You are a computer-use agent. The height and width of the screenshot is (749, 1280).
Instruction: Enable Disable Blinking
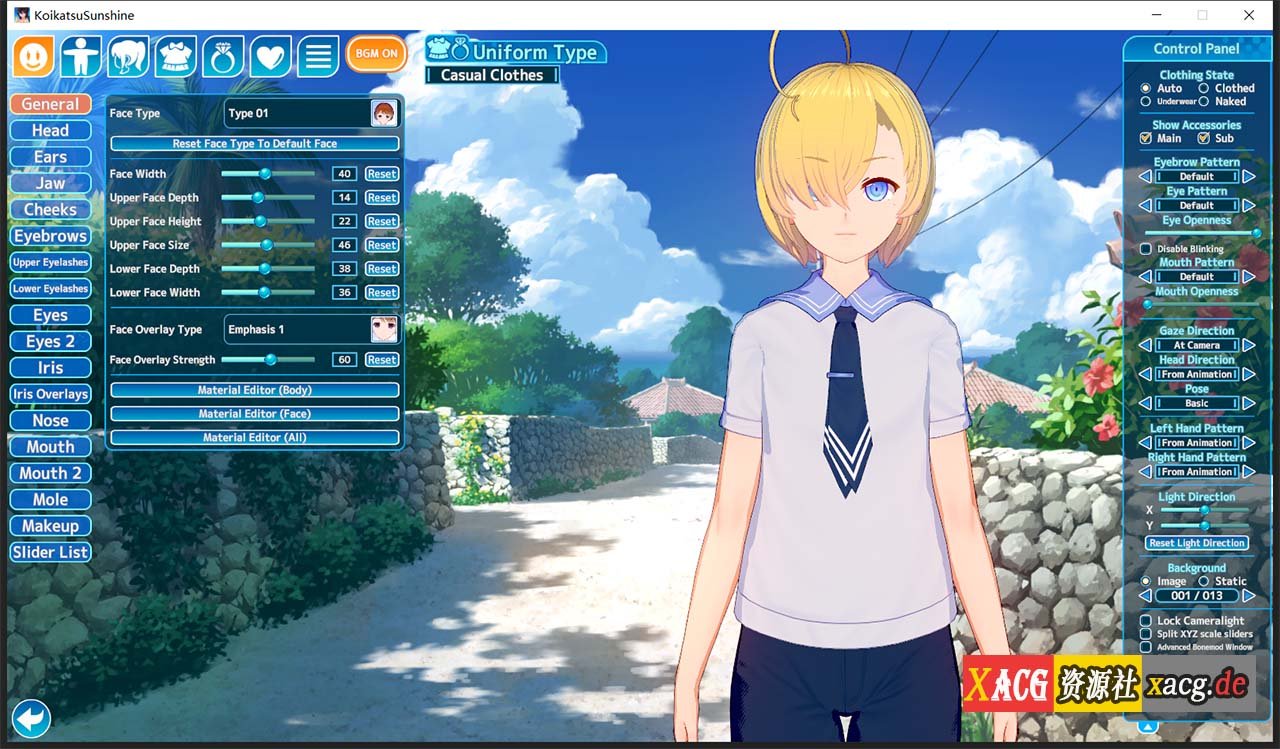(x=1144, y=249)
